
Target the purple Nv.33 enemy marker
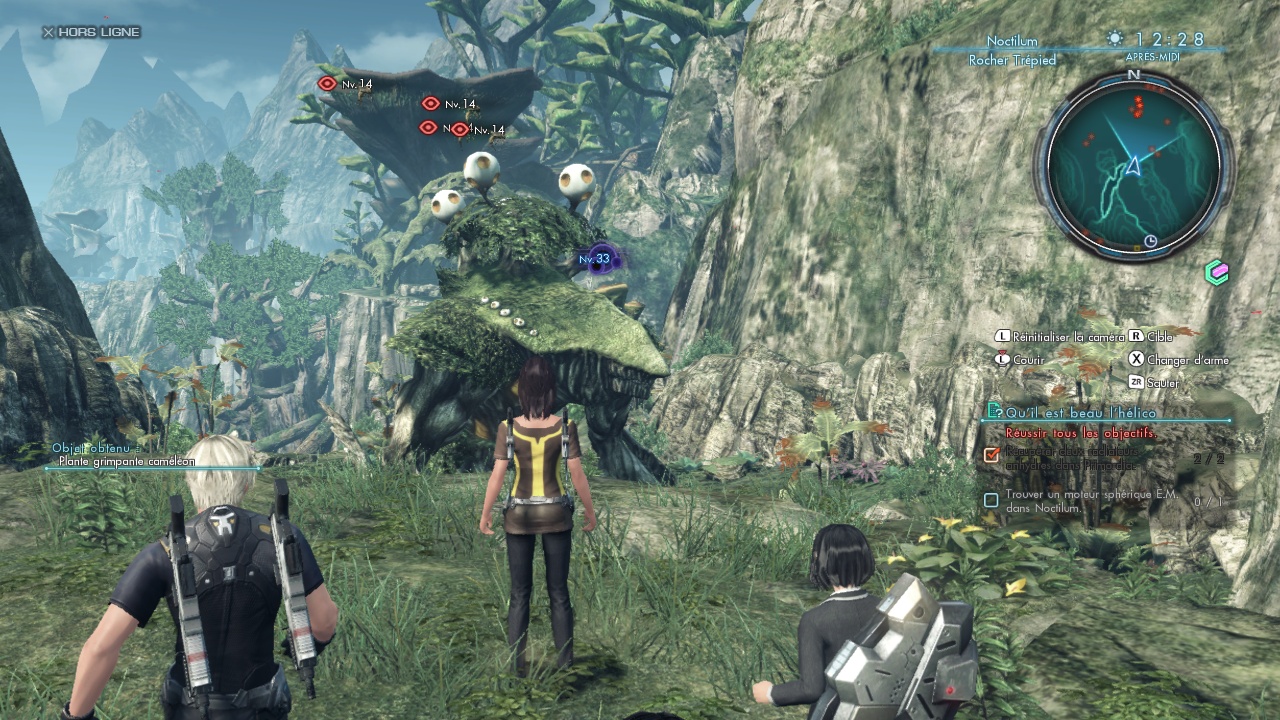(x=598, y=259)
